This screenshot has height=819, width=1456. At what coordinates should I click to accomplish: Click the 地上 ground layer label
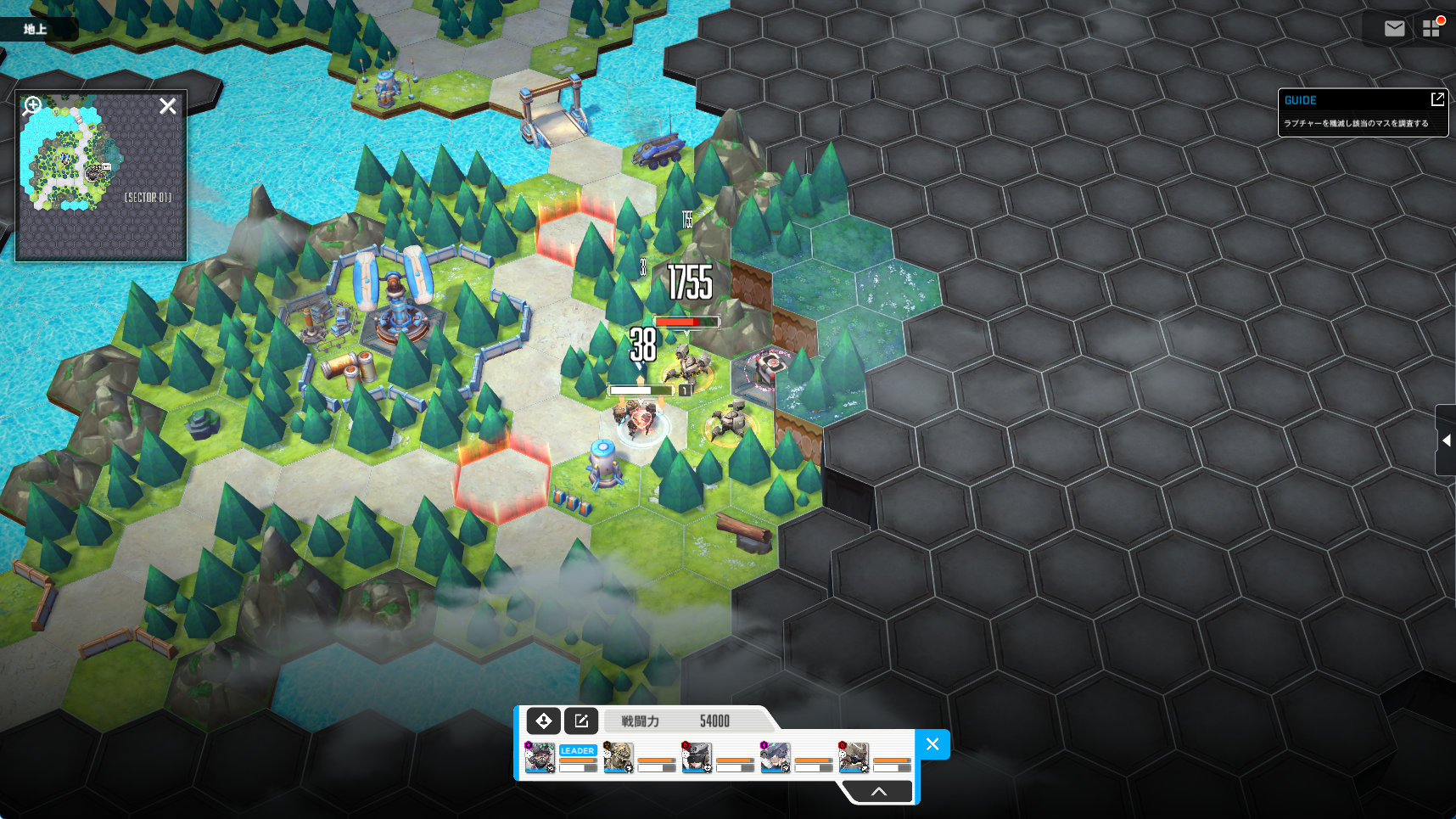click(36, 29)
